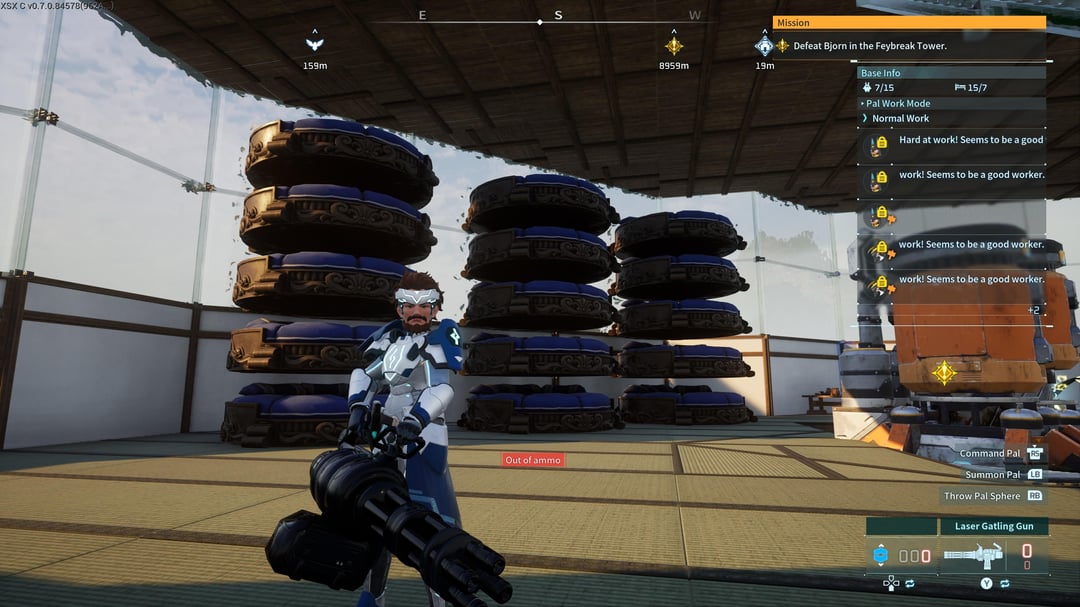Click the base marker showing 19m
Screen dimensions: 1080x607
(765, 46)
